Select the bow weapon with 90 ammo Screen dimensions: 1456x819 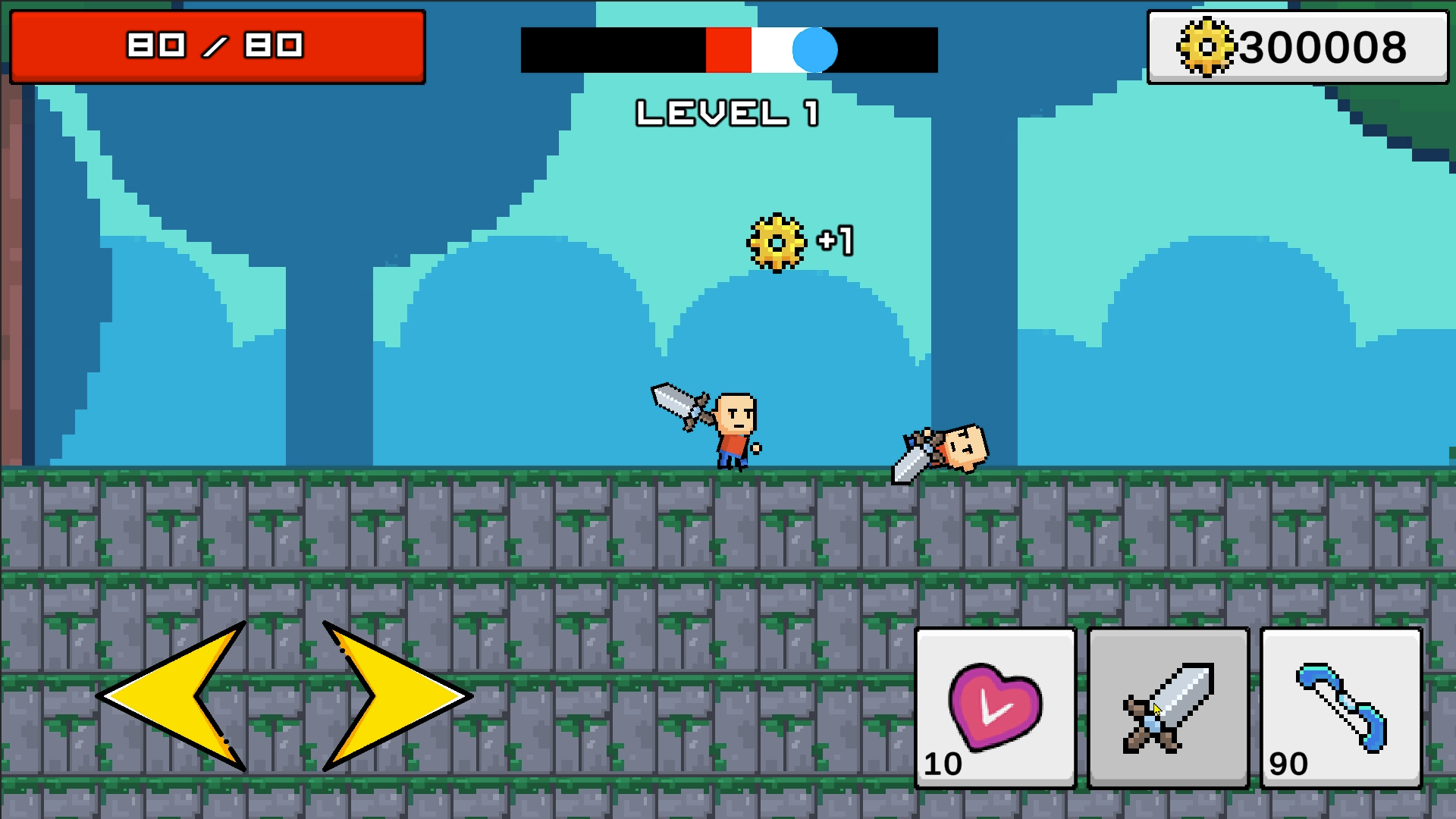point(1341,709)
